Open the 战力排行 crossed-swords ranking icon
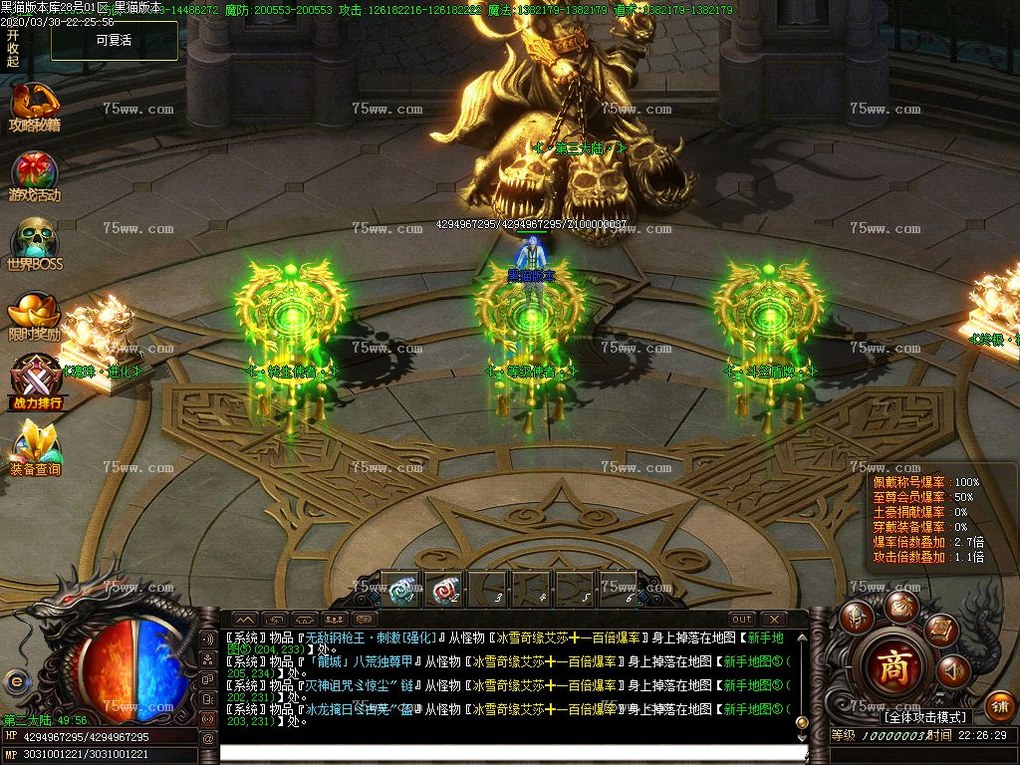Viewport: 1020px width, 765px height. (35, 382)
